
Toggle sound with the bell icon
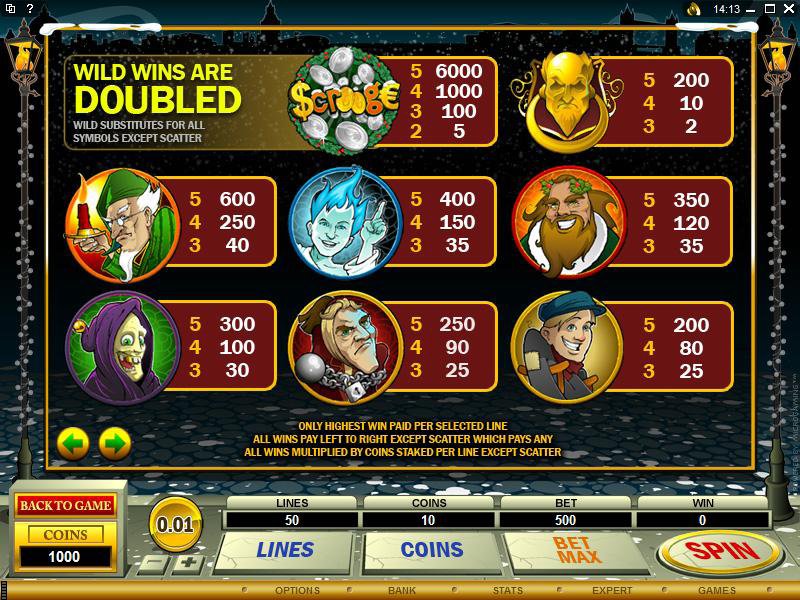click(x=693, y=9)
